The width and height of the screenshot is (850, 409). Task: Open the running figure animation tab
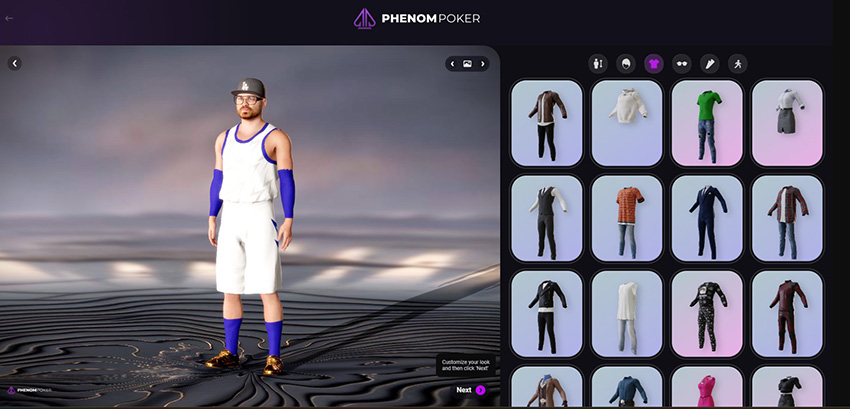(x=737, y=64)
